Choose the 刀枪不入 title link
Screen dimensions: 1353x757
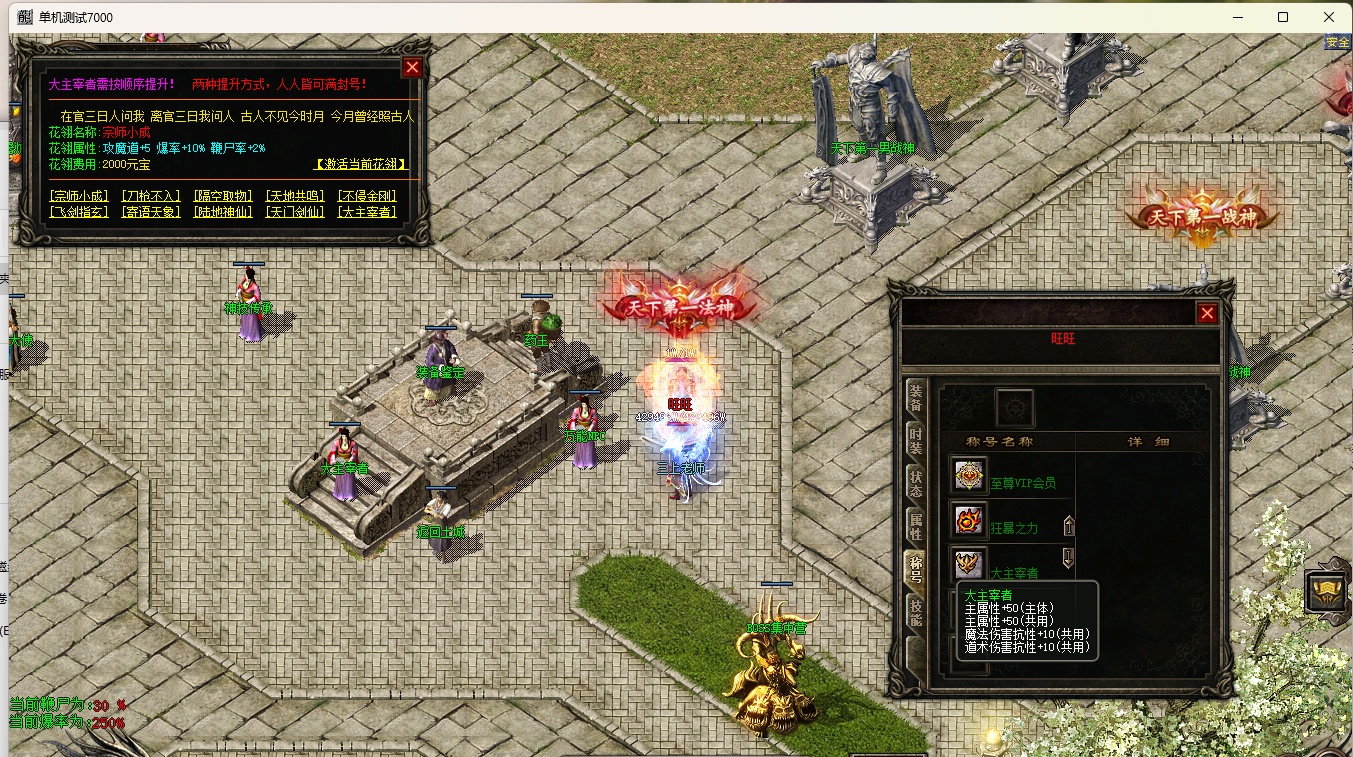pyautogui.click(x=151, y=196)
